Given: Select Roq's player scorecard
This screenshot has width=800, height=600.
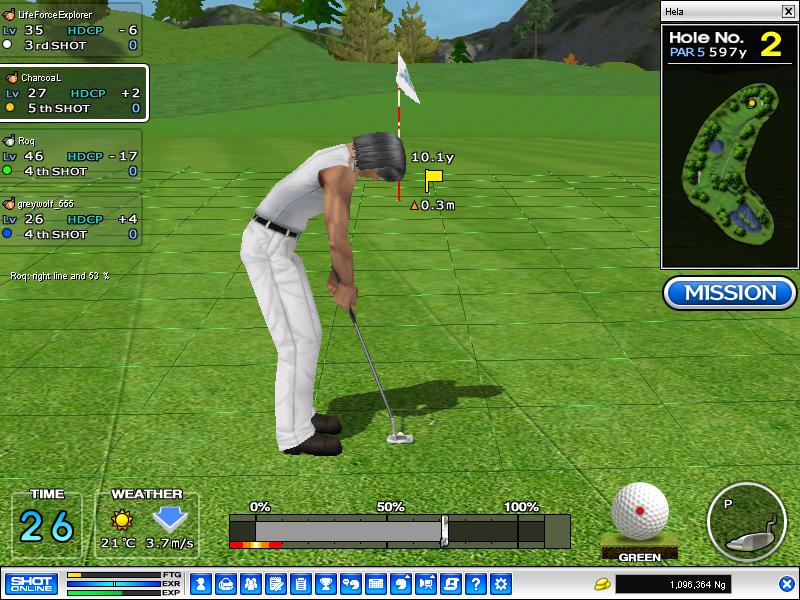Looking at the screenshot, I should point(71,156).
